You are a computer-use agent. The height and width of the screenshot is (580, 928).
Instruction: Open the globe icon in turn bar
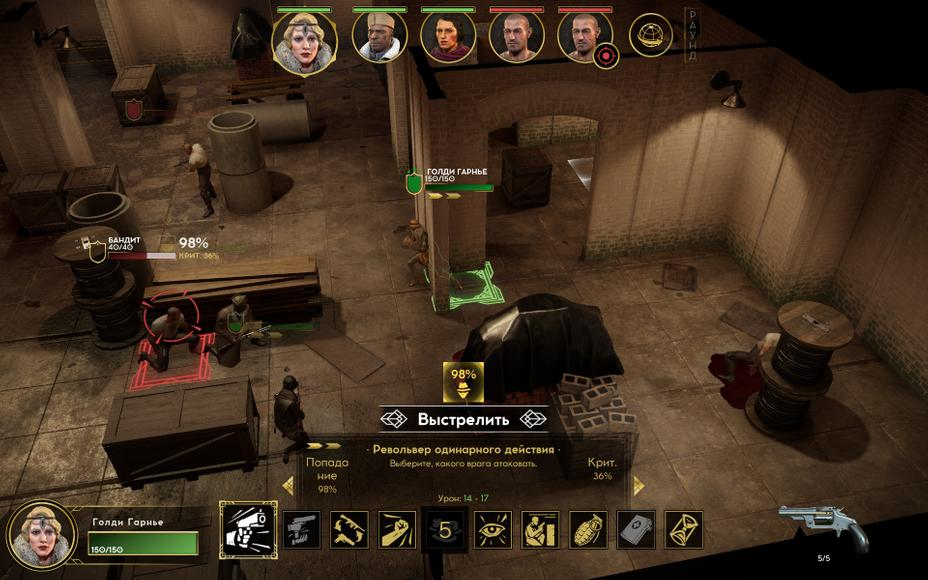(650, 36)
